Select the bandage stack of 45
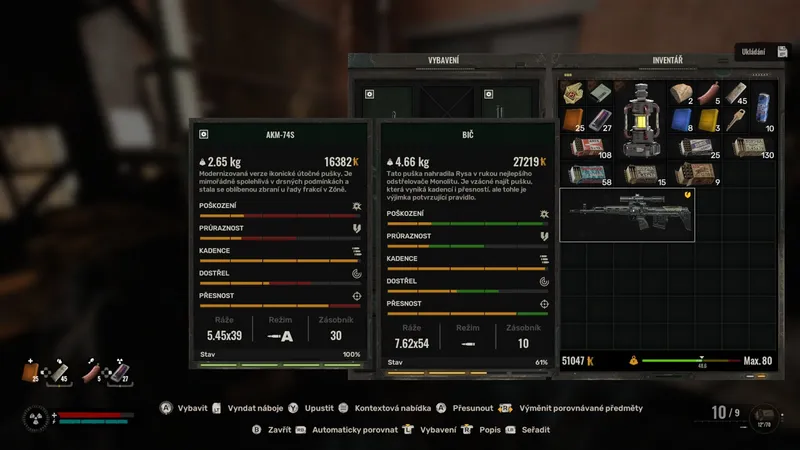This screenshot has height=450, width=800. 735,93
